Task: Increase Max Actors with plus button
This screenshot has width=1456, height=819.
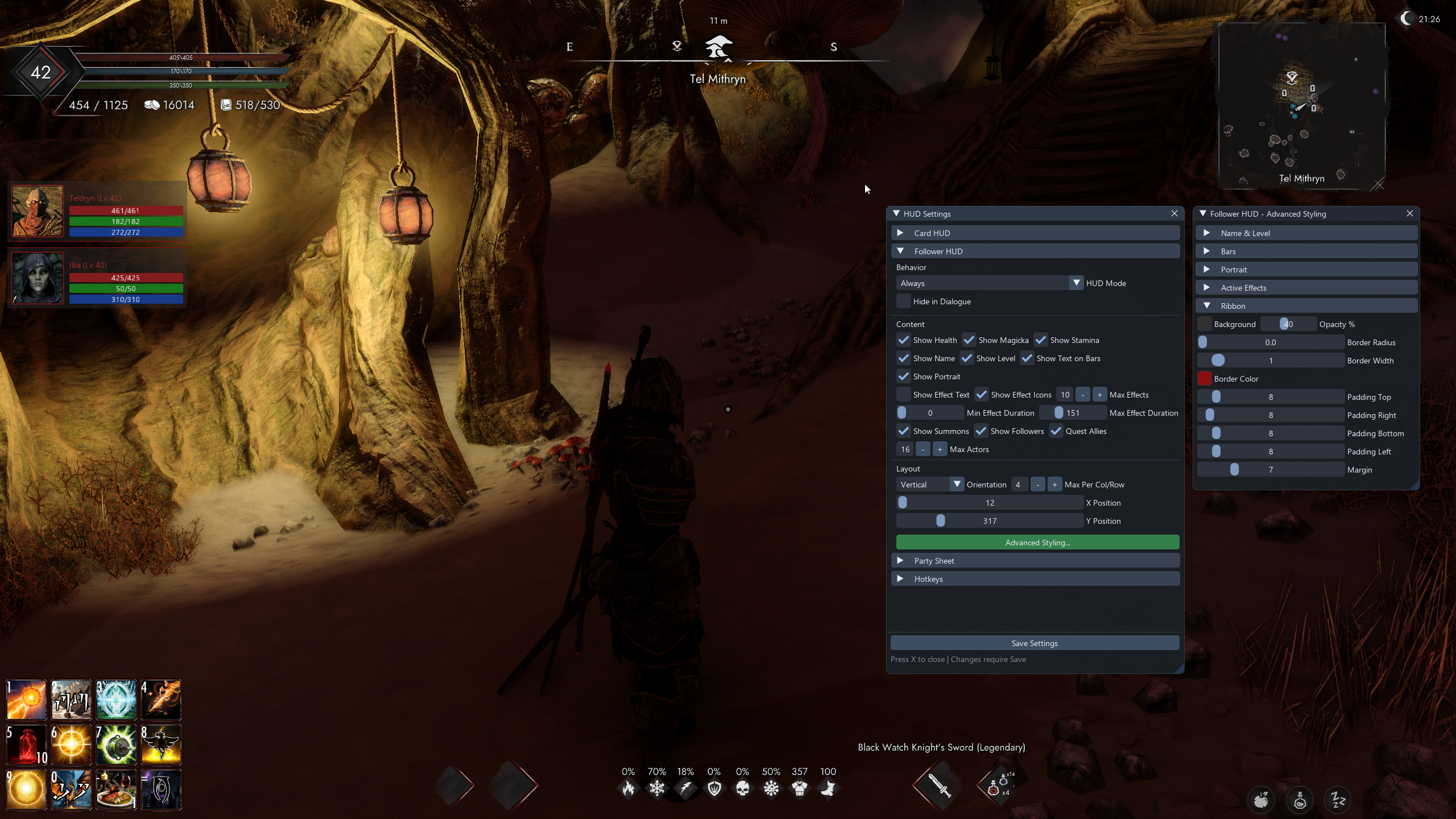Action: coord(940,449)
